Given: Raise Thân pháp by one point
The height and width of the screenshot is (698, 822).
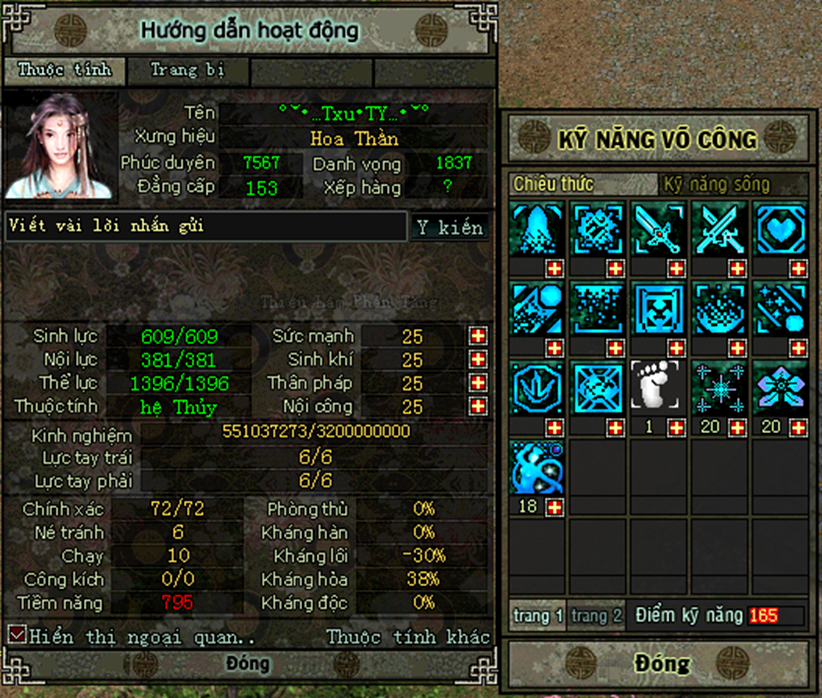Looking at the screenshot, I should point(478,383).
